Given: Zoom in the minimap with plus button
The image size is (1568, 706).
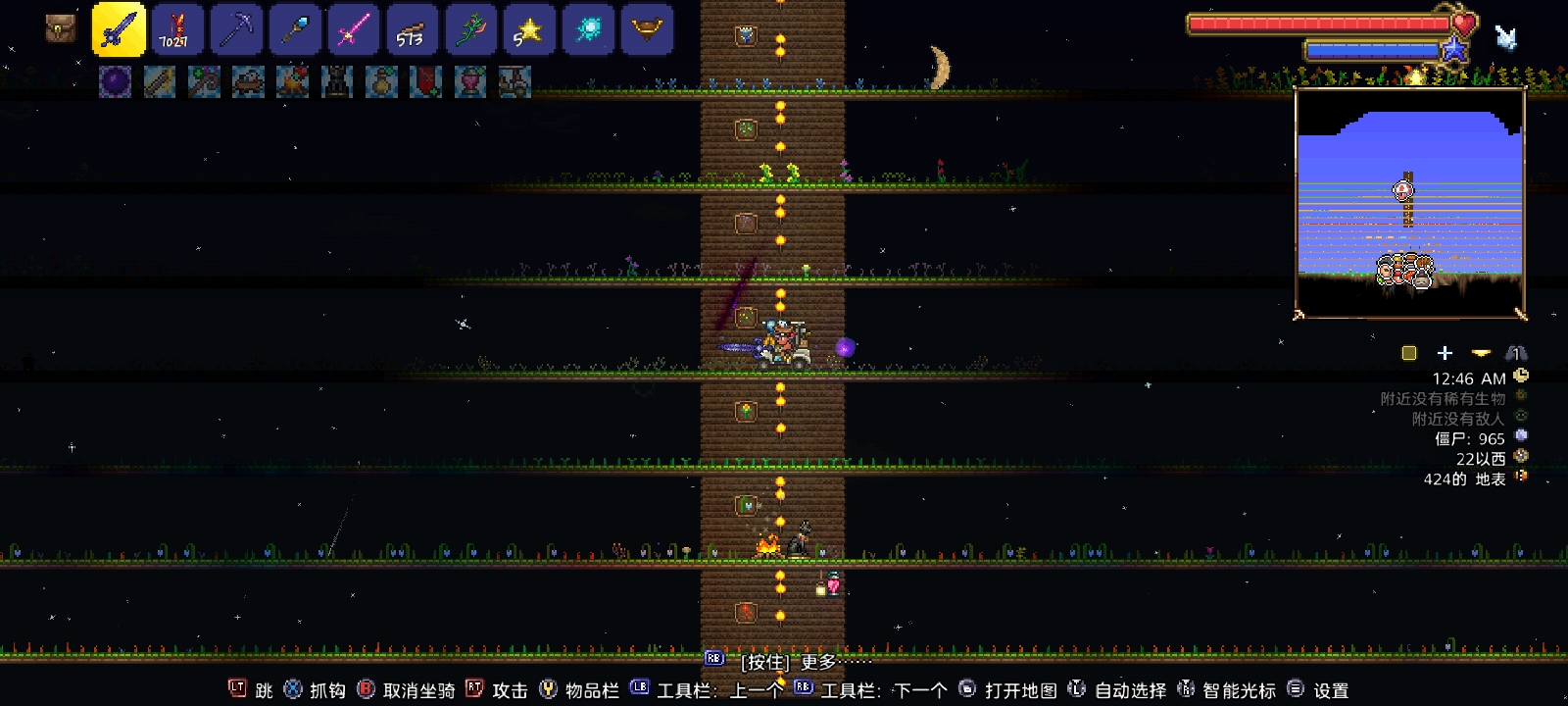Looking at the screenshot, I should coord(1445,353).
